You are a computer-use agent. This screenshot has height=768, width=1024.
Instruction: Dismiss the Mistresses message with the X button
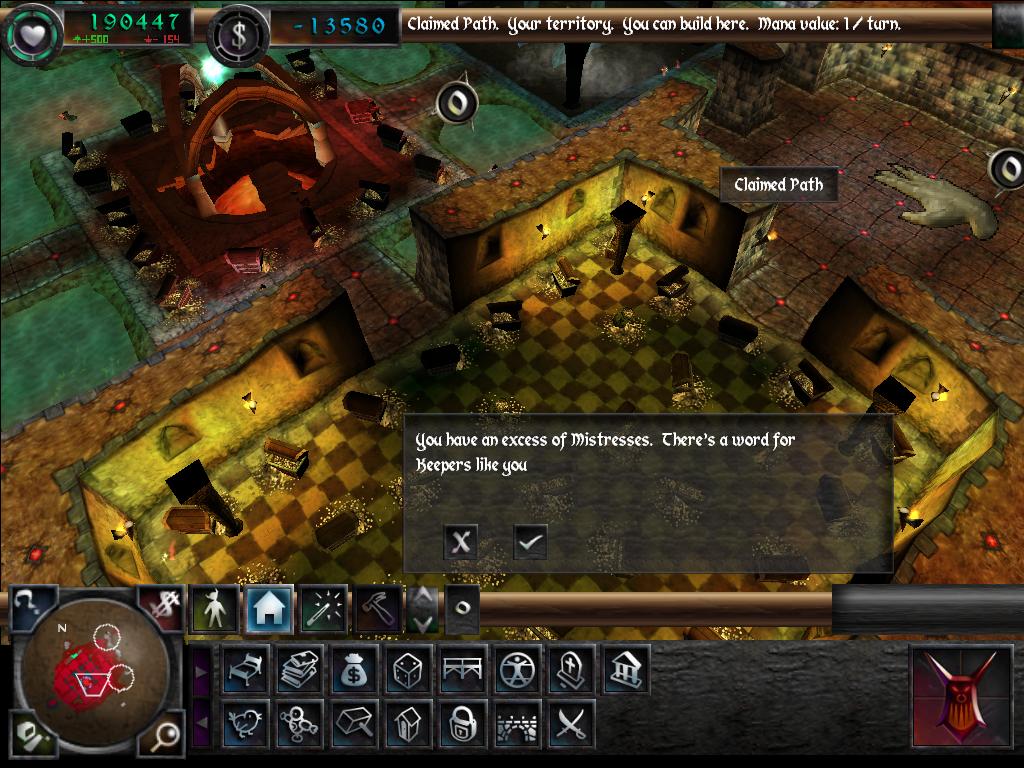point(460,541)
